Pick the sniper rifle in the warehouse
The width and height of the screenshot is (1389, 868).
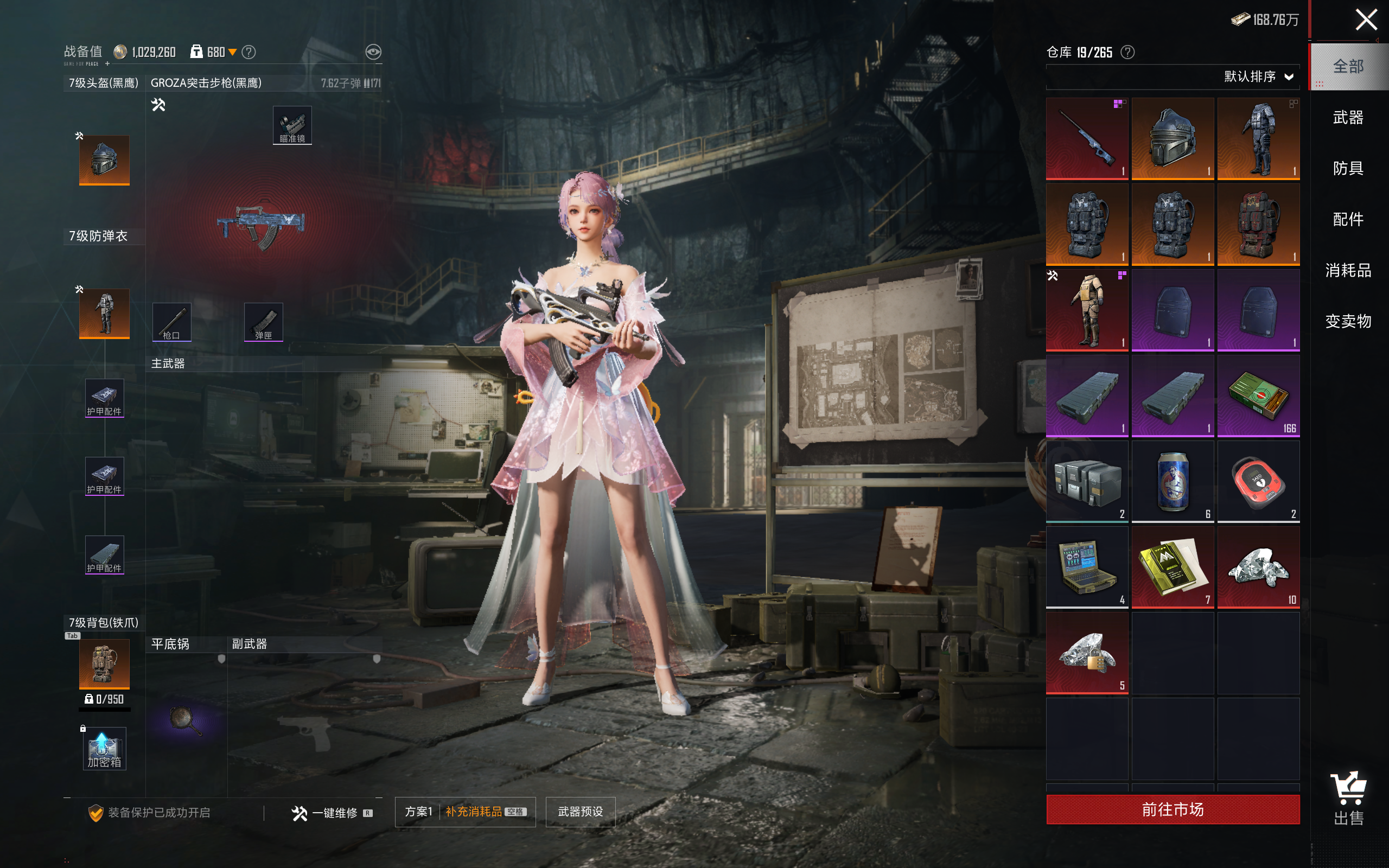click(x=1087, y=138)
